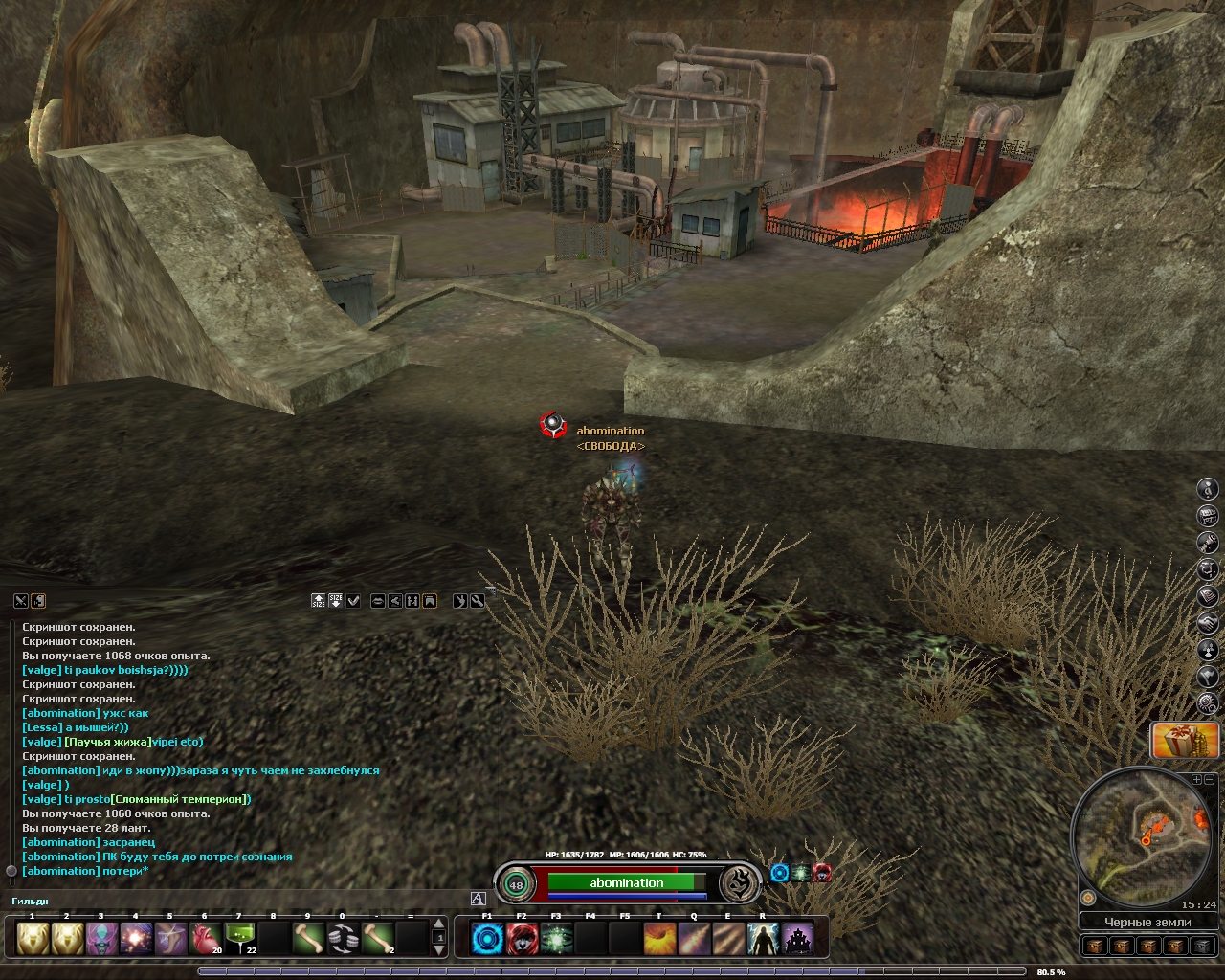The height and width of the screenshot is (980, 1225).
Task: Zoom out the minimap with the minus button
Action: click(1209, 780)
